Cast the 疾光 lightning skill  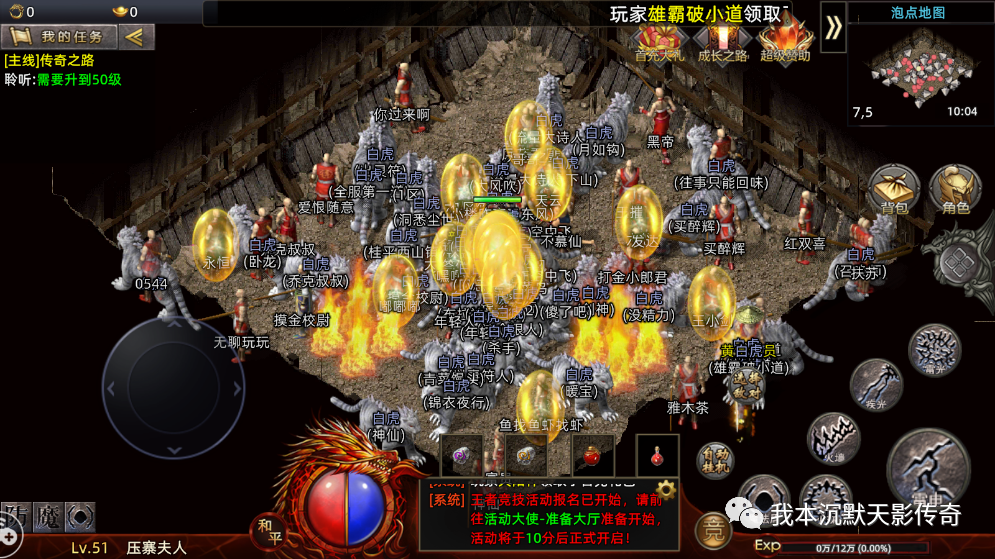[877, 385]
